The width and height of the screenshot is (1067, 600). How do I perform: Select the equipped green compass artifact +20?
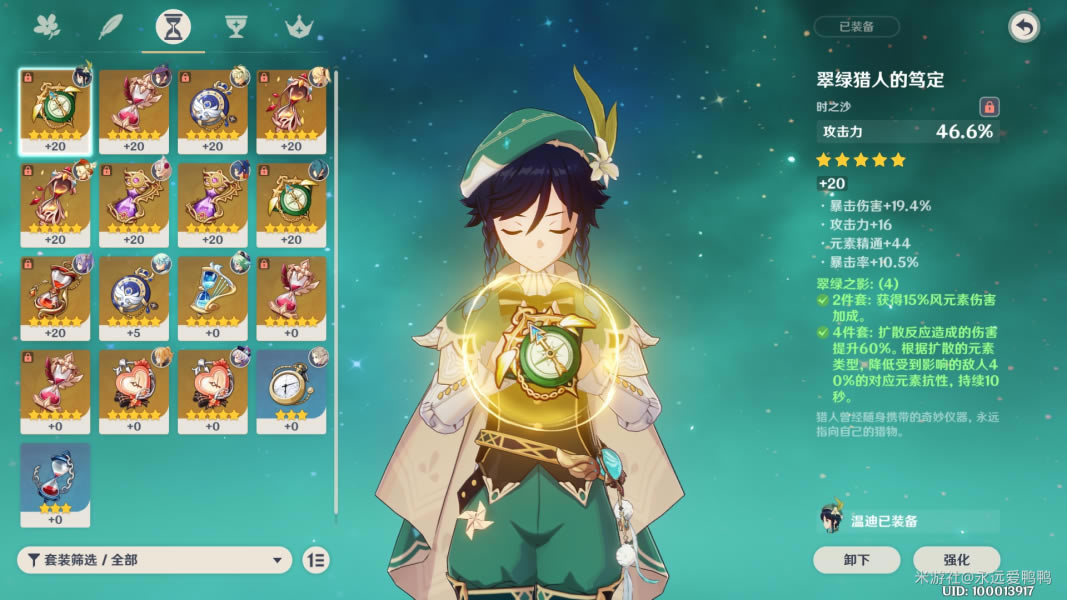coord(55,111)
